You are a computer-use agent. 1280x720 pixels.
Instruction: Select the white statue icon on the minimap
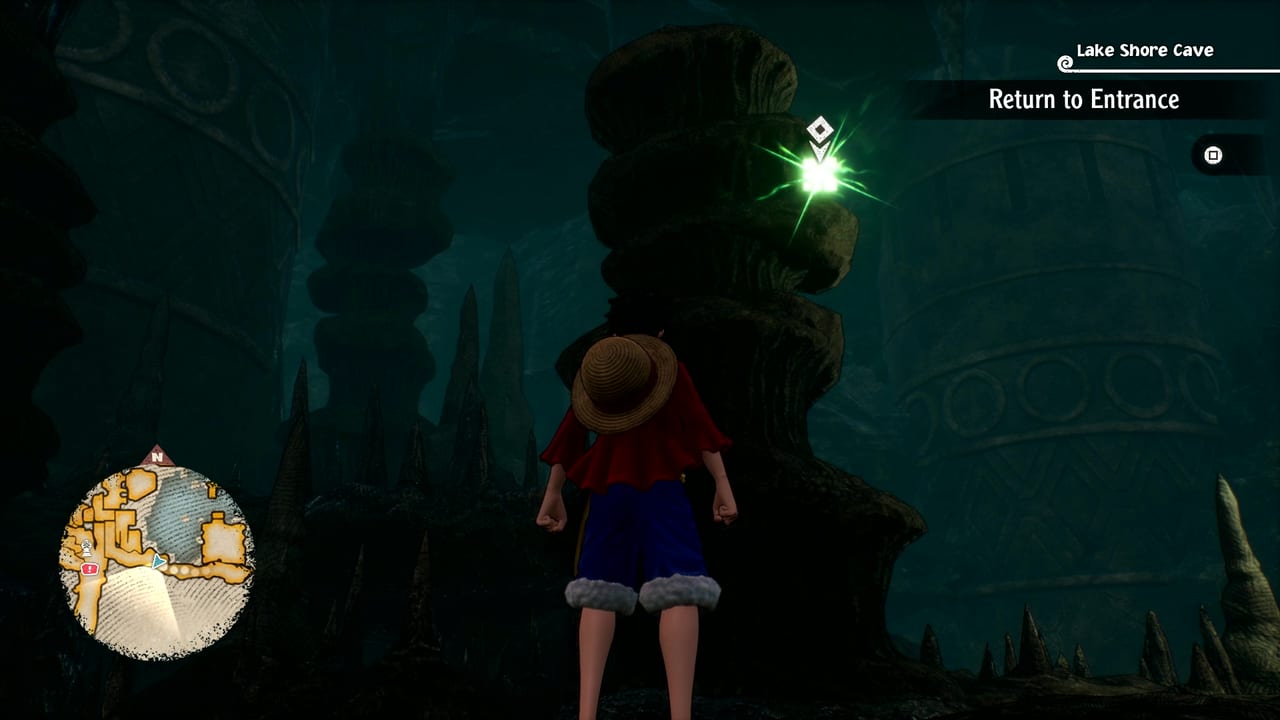pos(87,547)
